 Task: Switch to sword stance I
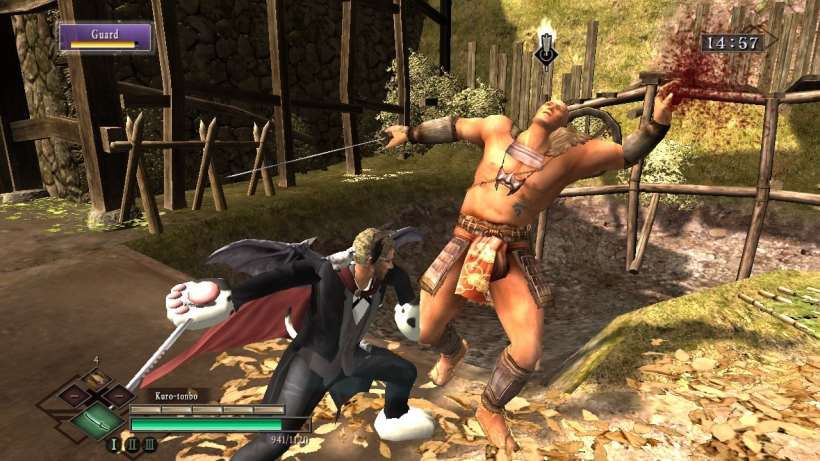click(113, 445)
